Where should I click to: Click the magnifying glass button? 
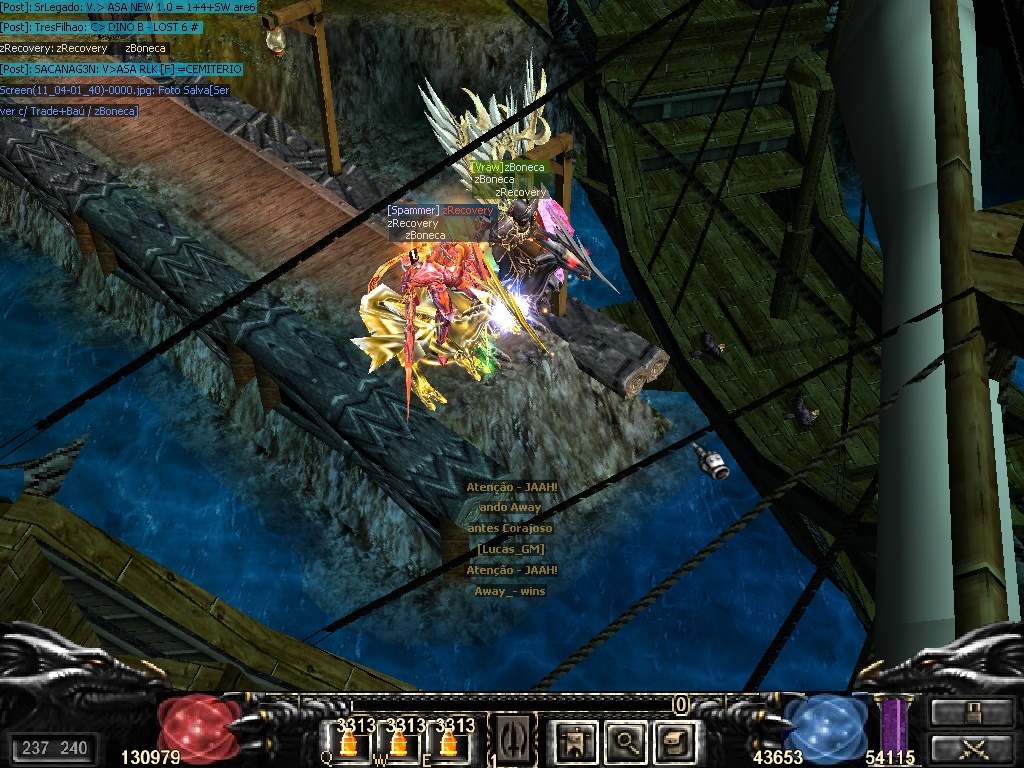(x=627, y=741)
